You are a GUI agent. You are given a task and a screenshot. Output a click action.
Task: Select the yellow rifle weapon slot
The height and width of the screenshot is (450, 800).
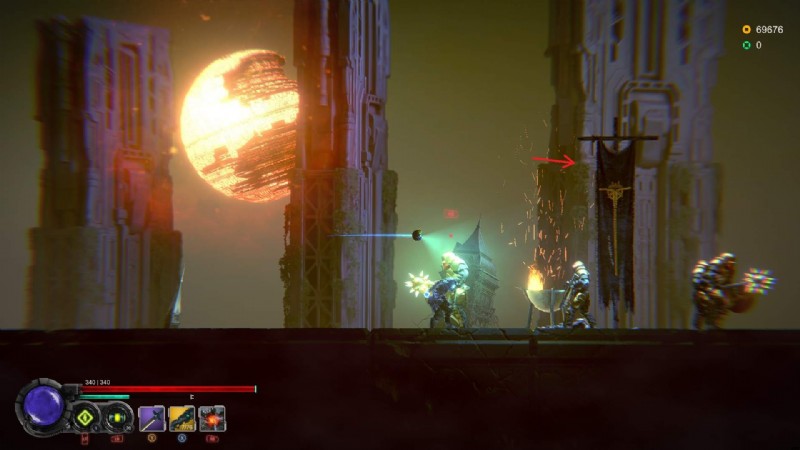(182, 418)
